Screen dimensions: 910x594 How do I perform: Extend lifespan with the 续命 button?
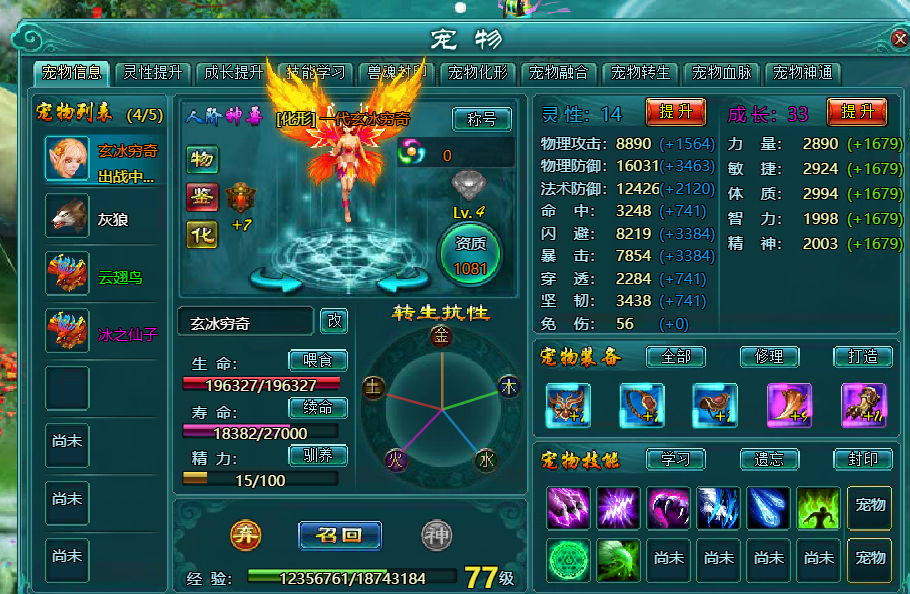(318, 408)
